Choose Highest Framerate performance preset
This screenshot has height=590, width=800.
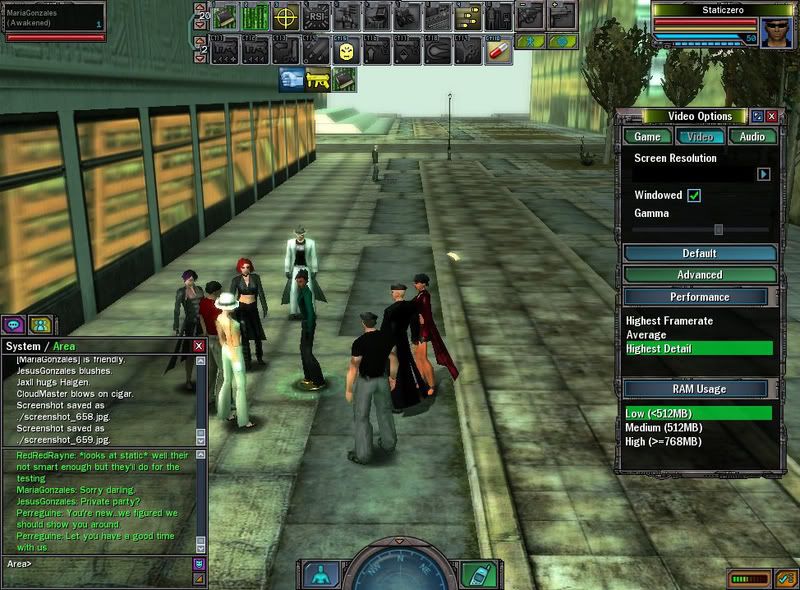(x=670, y=321)
